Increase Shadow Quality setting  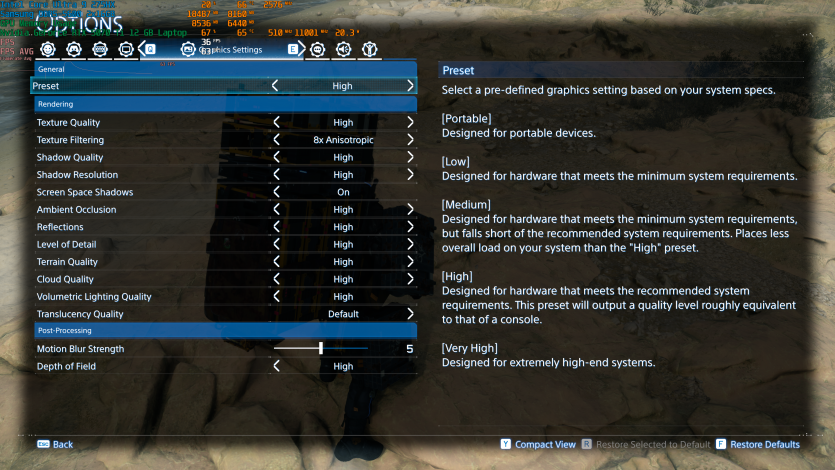(410, 157)
